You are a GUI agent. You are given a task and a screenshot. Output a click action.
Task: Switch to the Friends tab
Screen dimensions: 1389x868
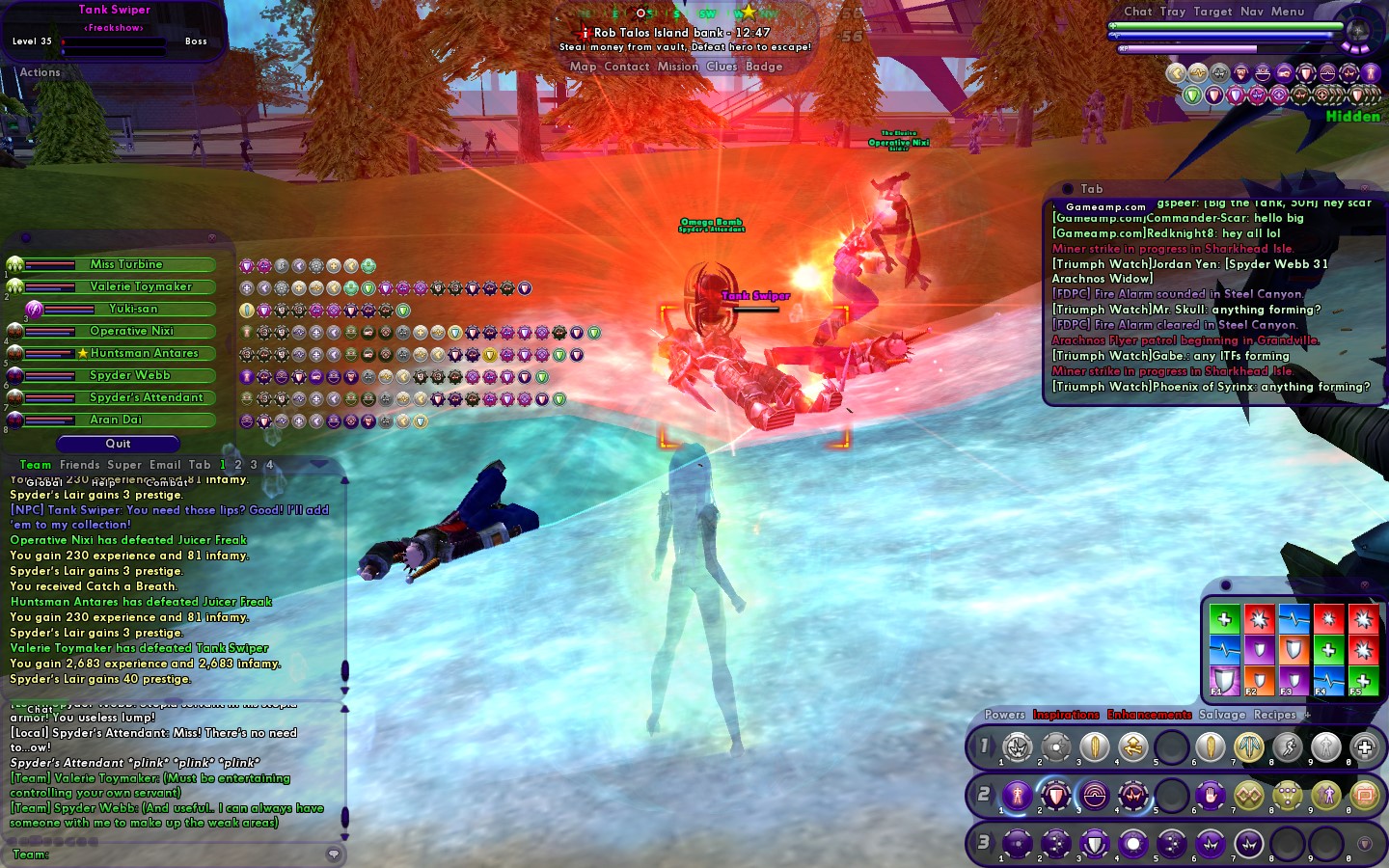[79, 465]
